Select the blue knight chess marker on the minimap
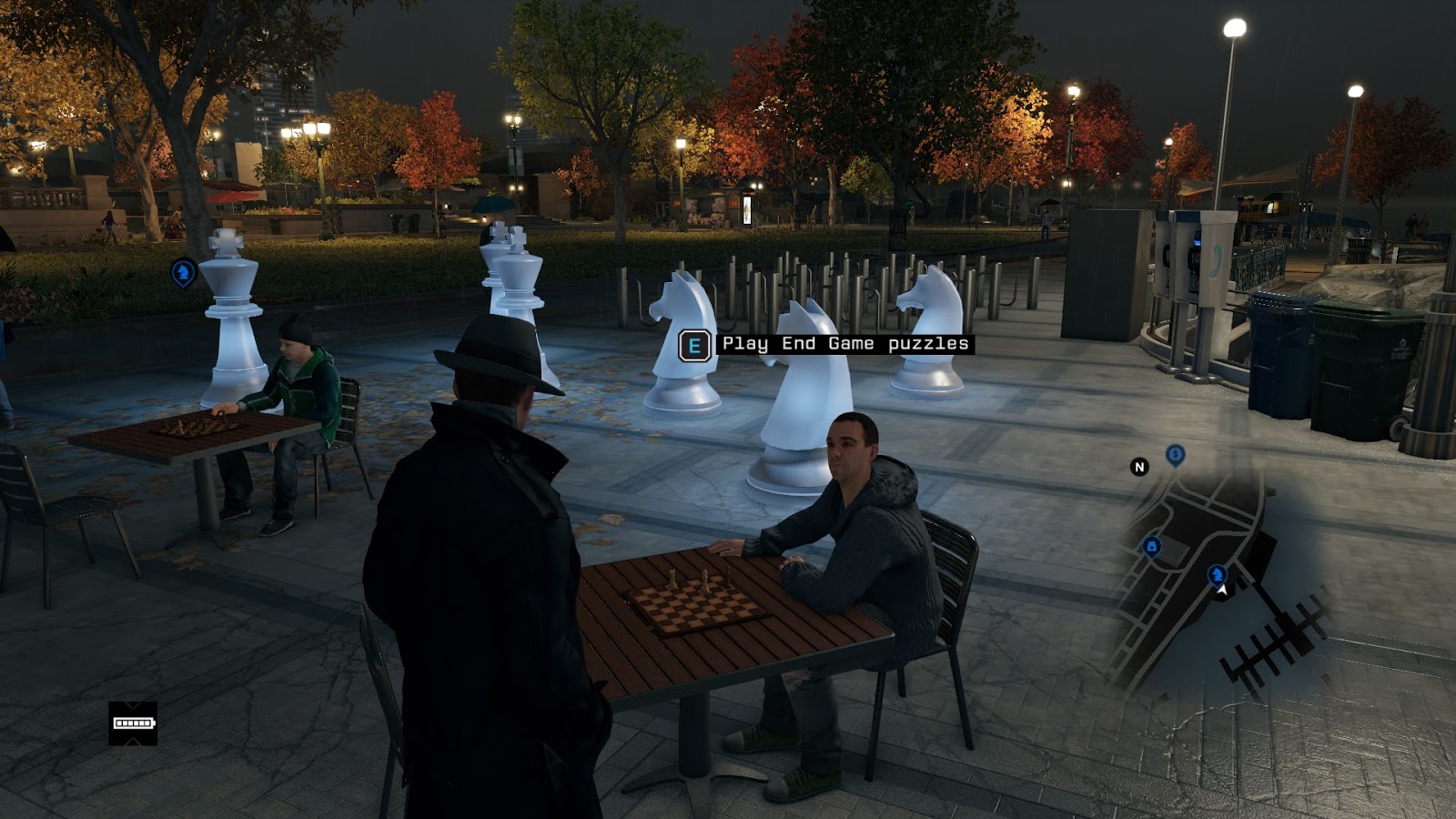 1216,575
